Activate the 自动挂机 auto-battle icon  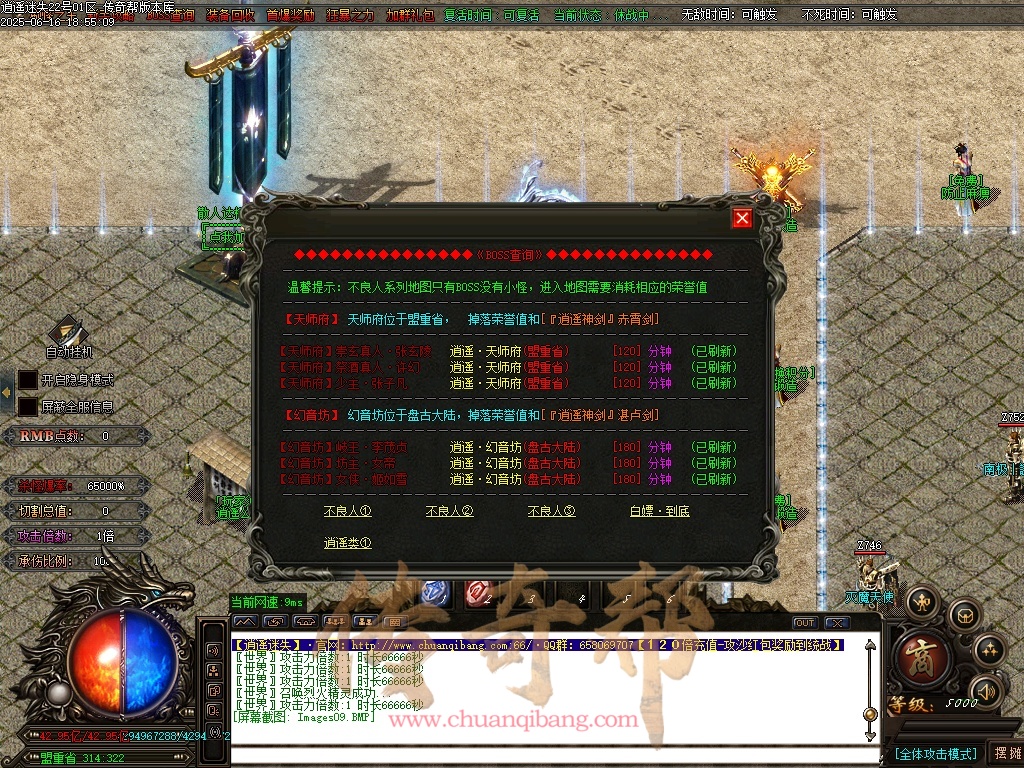pos(68,334)
